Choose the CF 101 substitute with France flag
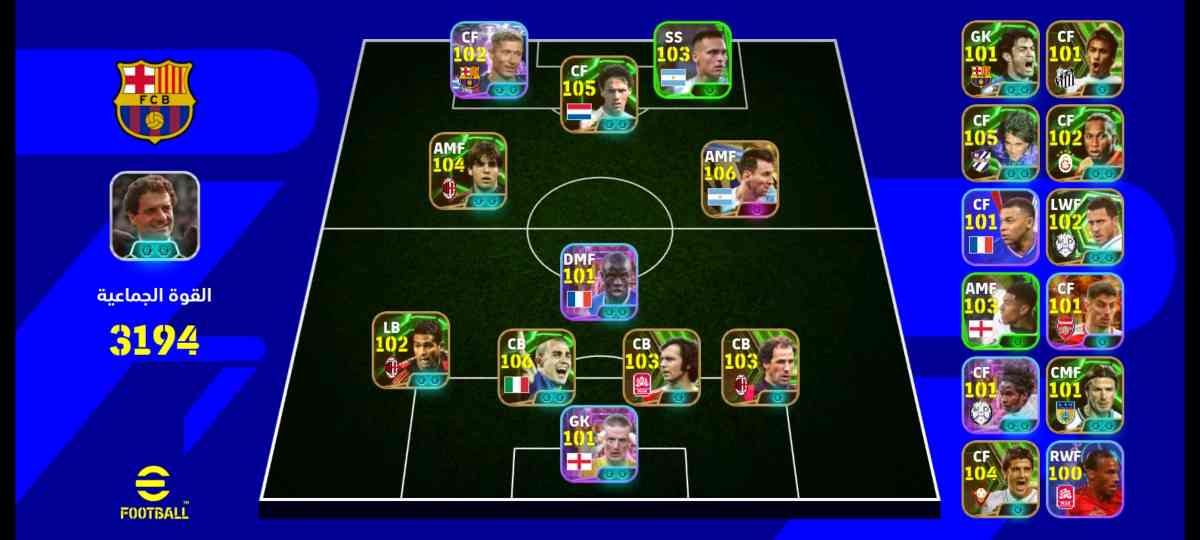Image resolution: width=1200 pixels, height=540 pixels. pyautogui.click(x=1001, y=227)
